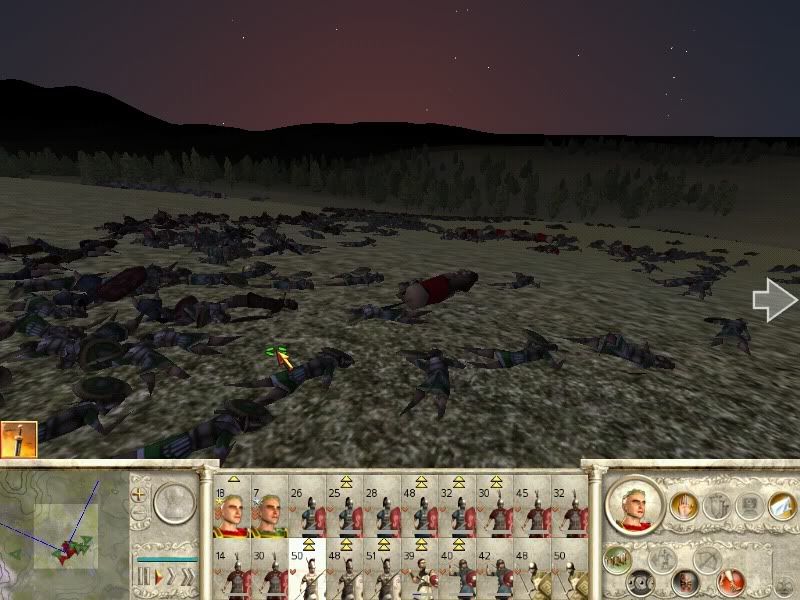This screenshot has height=600, width=800.
Task: Click the white flag withdraw button
Action: [x=778, y=507]
